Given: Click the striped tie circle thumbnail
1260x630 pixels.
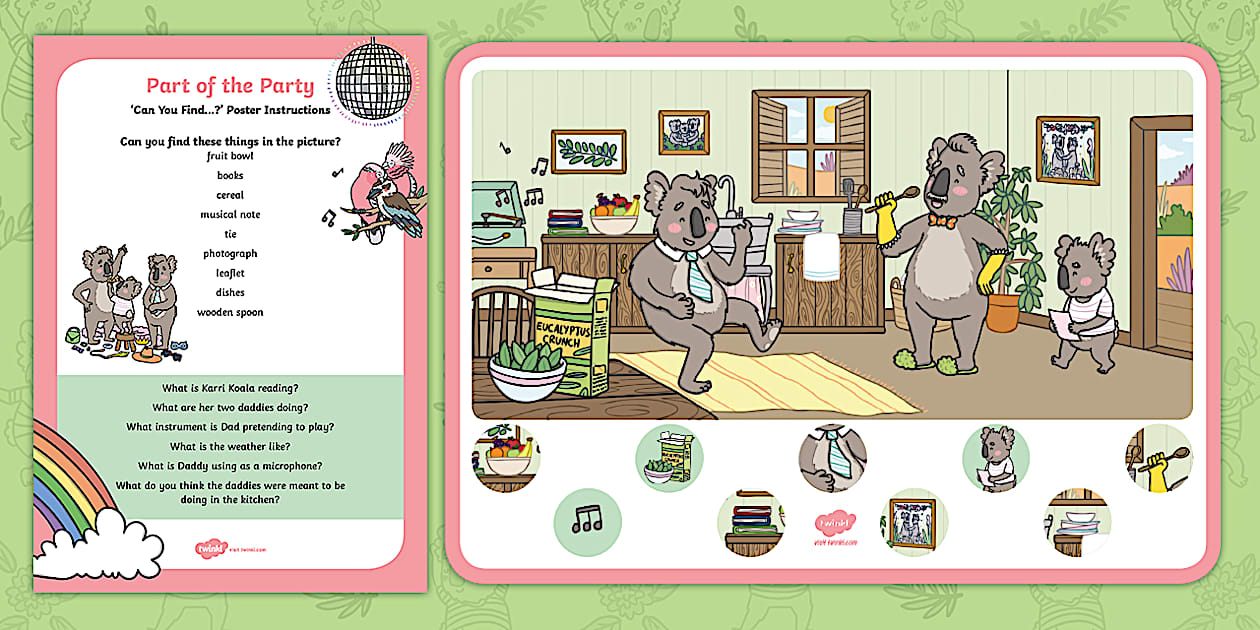Looking at the screenshot, I should tap(833, 458).
